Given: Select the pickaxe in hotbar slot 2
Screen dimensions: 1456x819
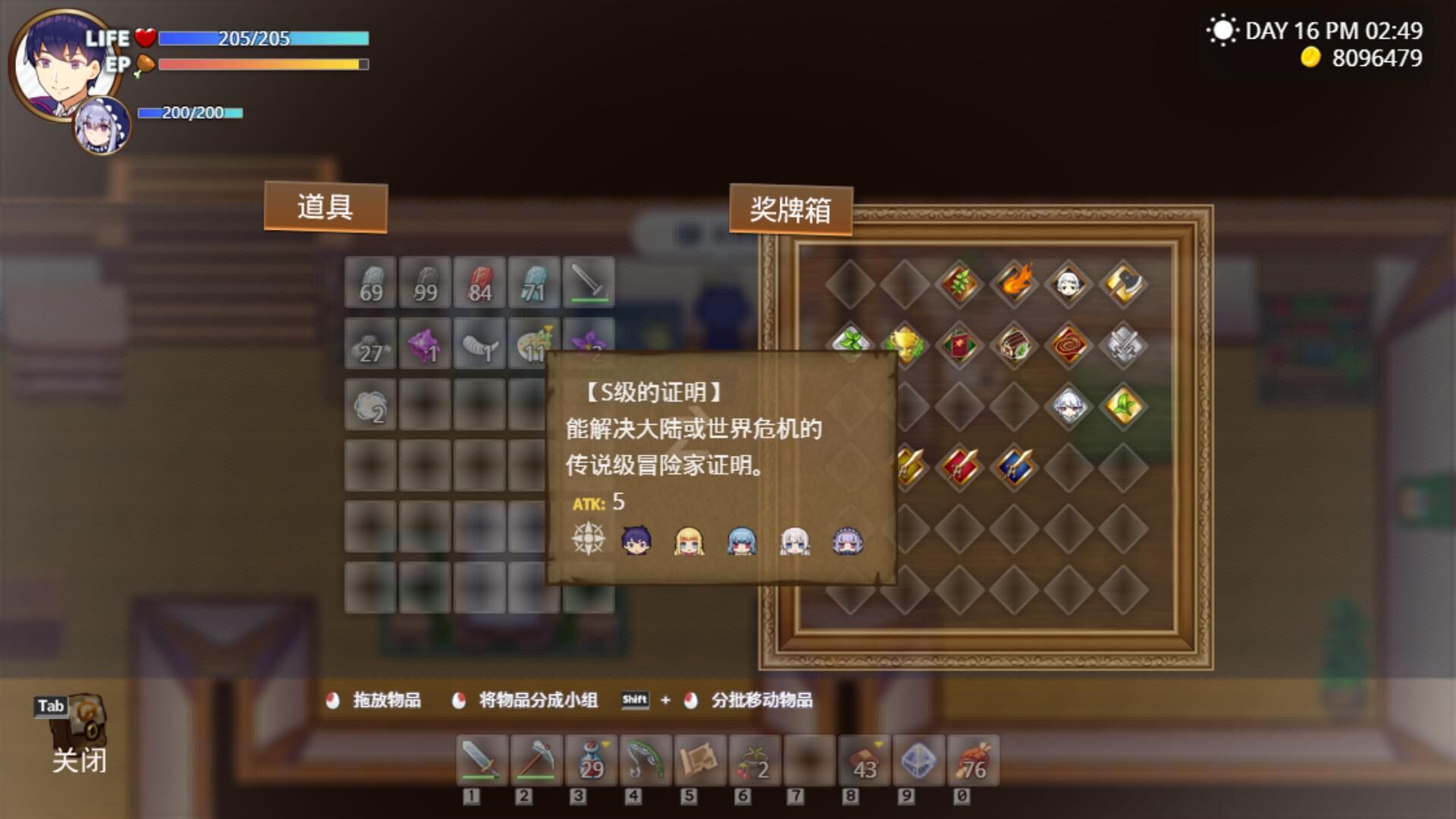Looking at the screenshot, I should pos(535,761).
